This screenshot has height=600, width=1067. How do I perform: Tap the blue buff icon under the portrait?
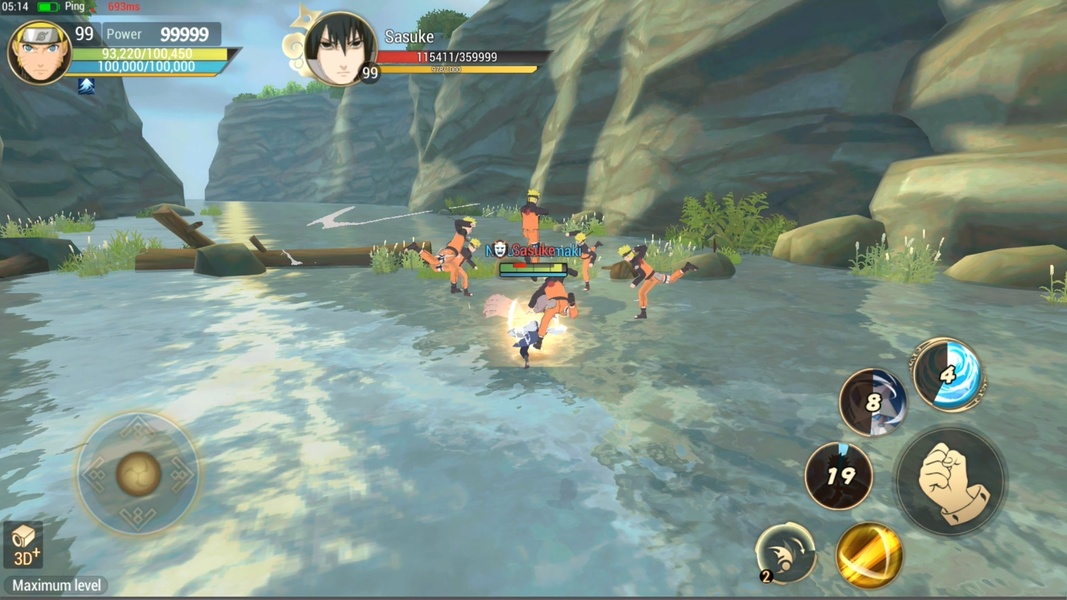coord(87,86)
